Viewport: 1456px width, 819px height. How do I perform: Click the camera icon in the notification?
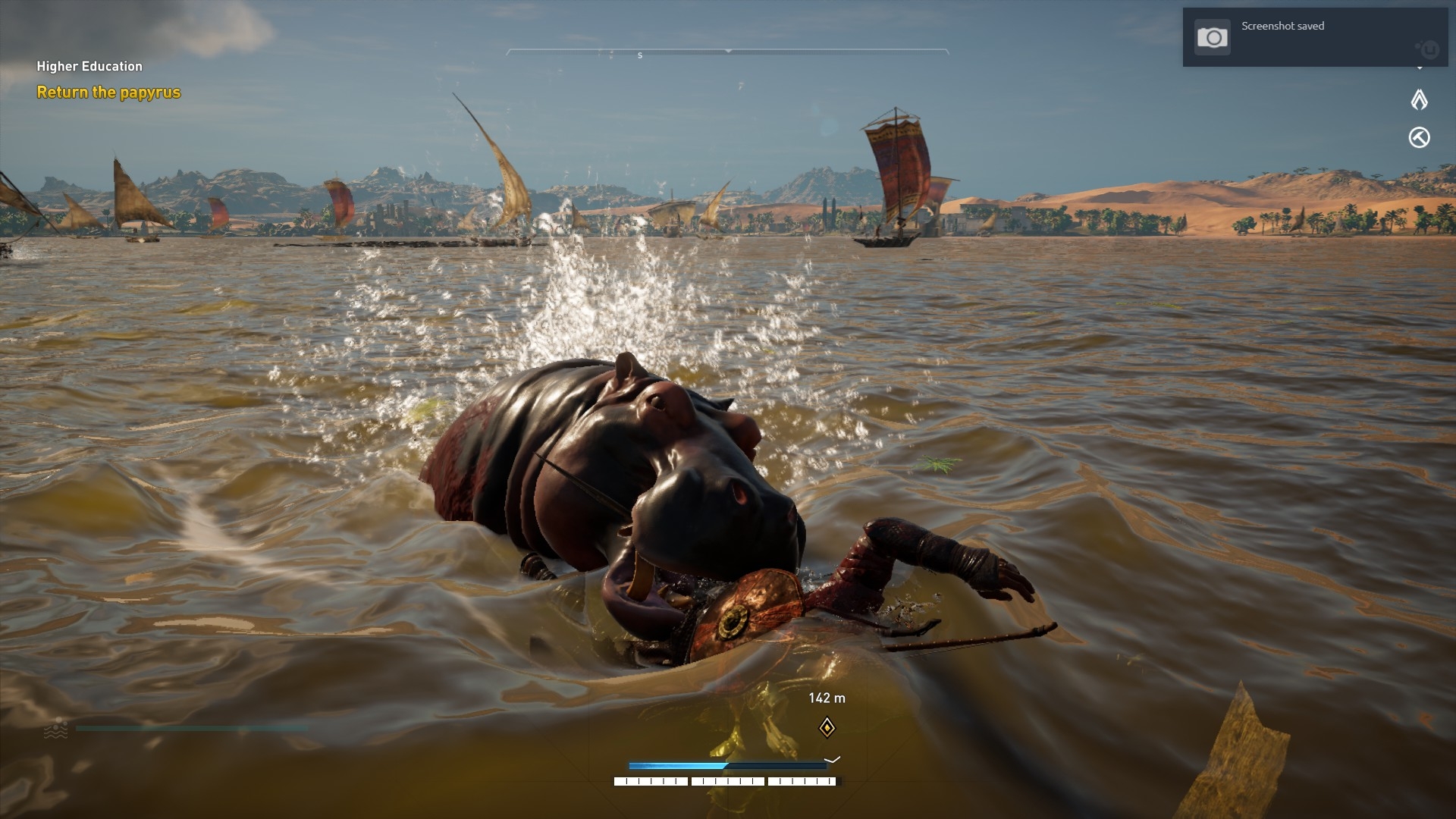[x=1212, y=38]
